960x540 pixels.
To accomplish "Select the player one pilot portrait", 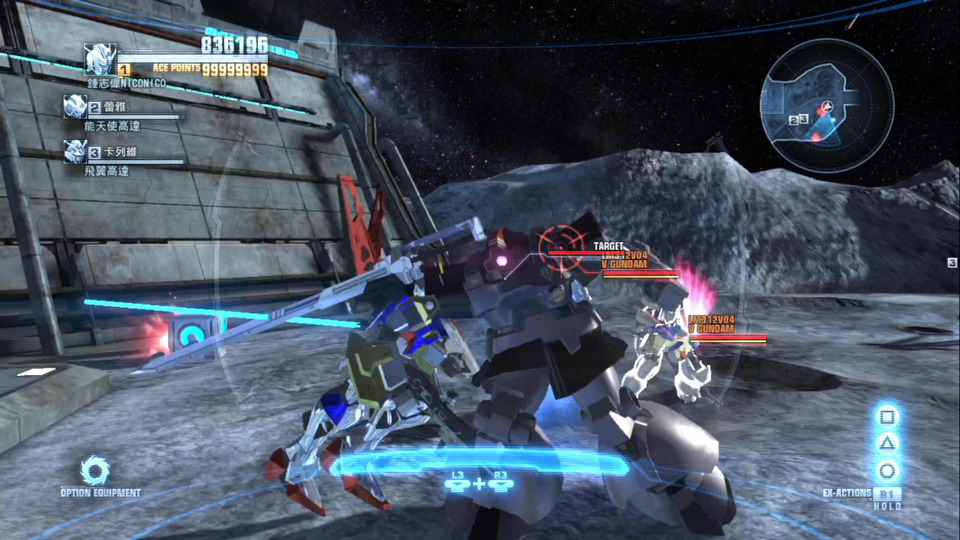I will point(99,59).
